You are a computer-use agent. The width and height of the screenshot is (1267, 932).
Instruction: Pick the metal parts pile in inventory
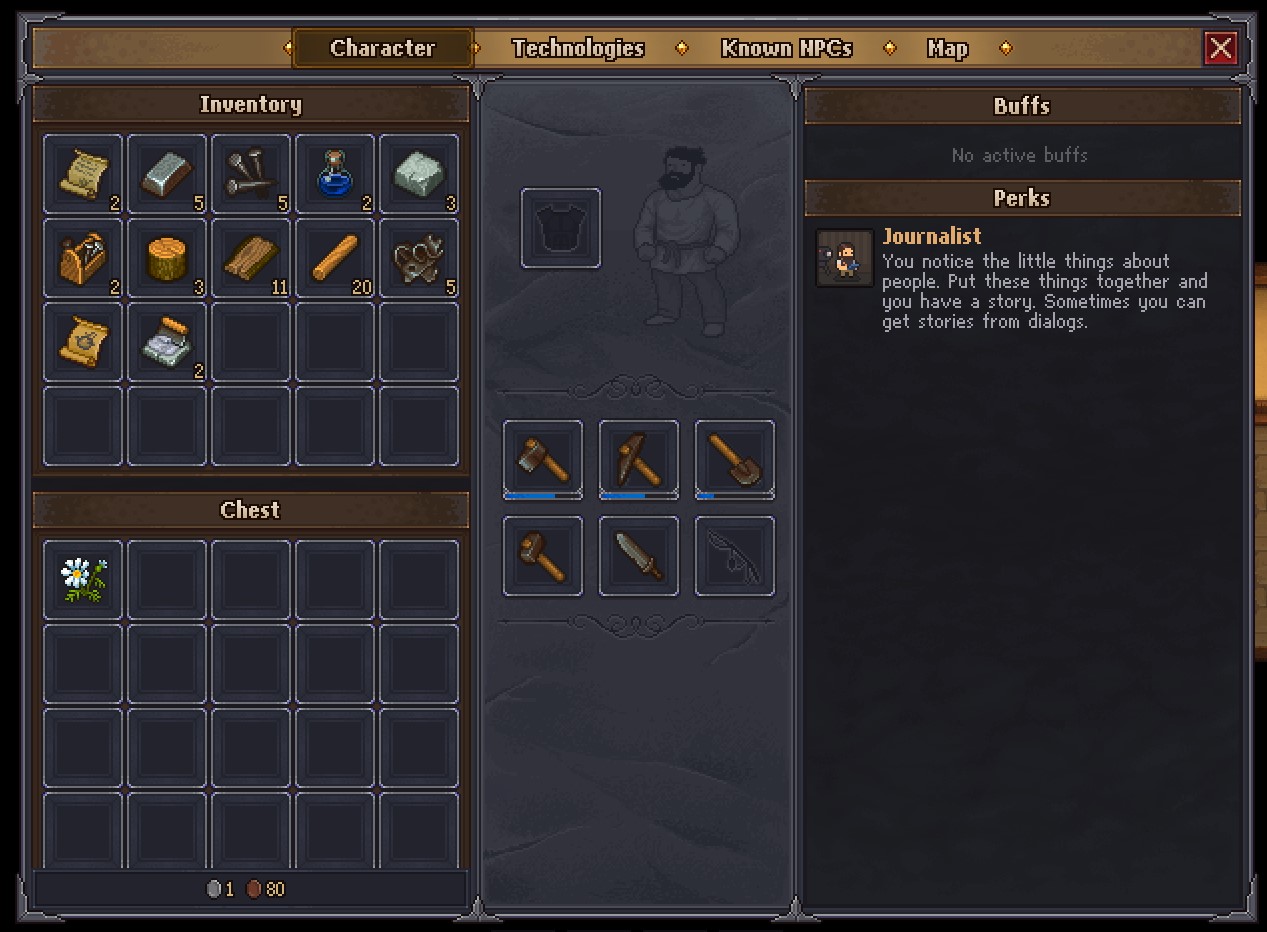(x=419, y=258)
